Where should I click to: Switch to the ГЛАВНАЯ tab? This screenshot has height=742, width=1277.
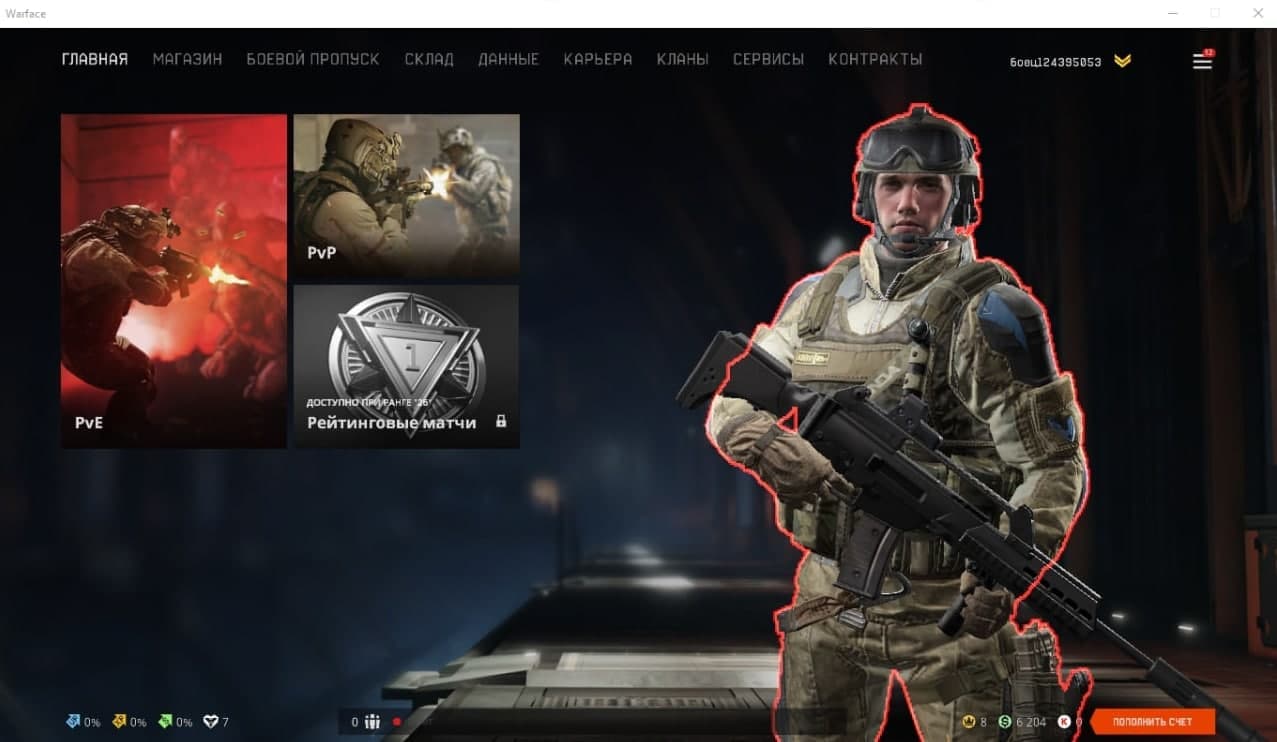(x=95, y=60)
